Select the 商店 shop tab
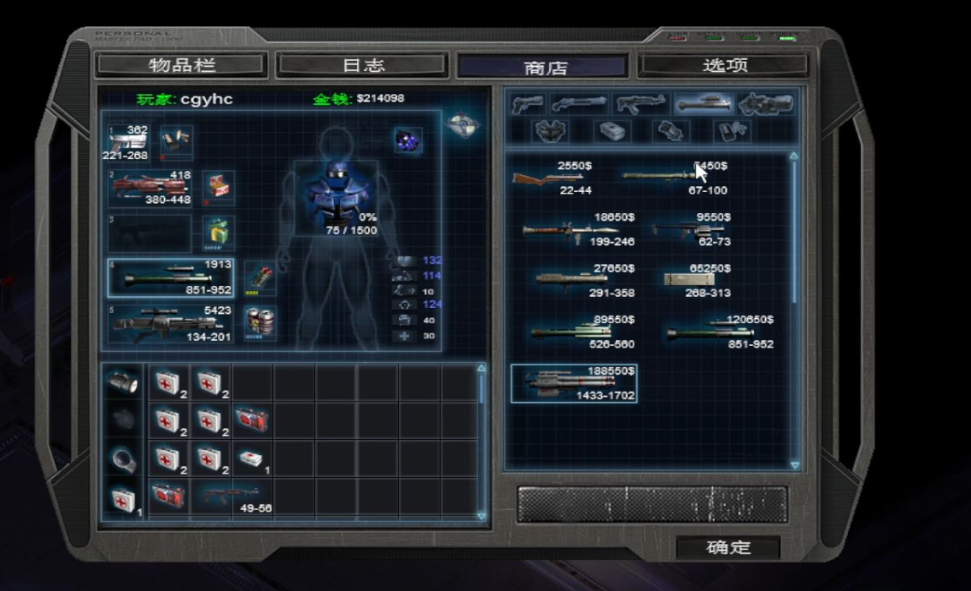The height and width of the screenshot is (591, 971). click(543, 67)
